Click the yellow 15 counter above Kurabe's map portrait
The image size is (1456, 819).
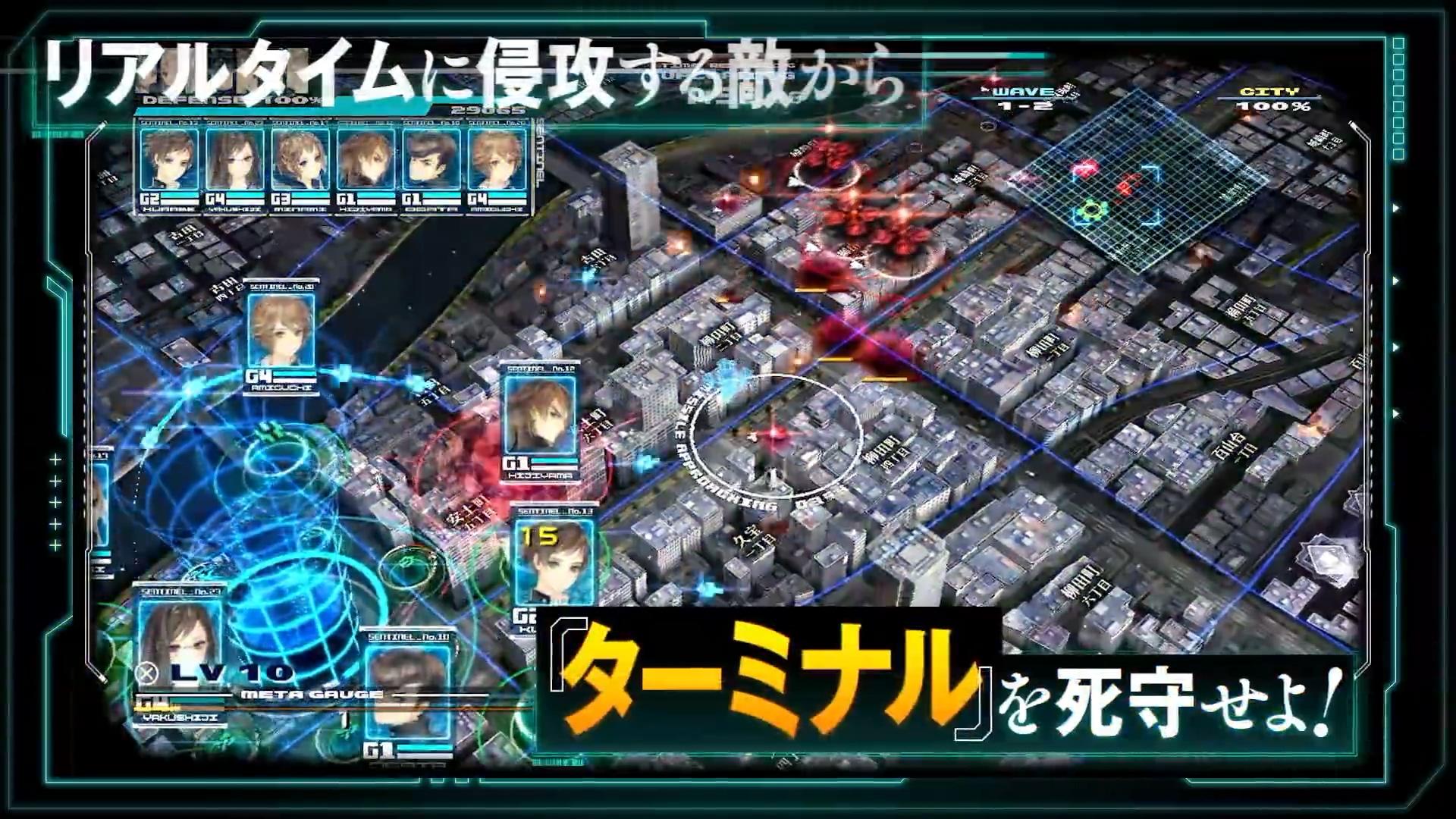pos(539,538)
